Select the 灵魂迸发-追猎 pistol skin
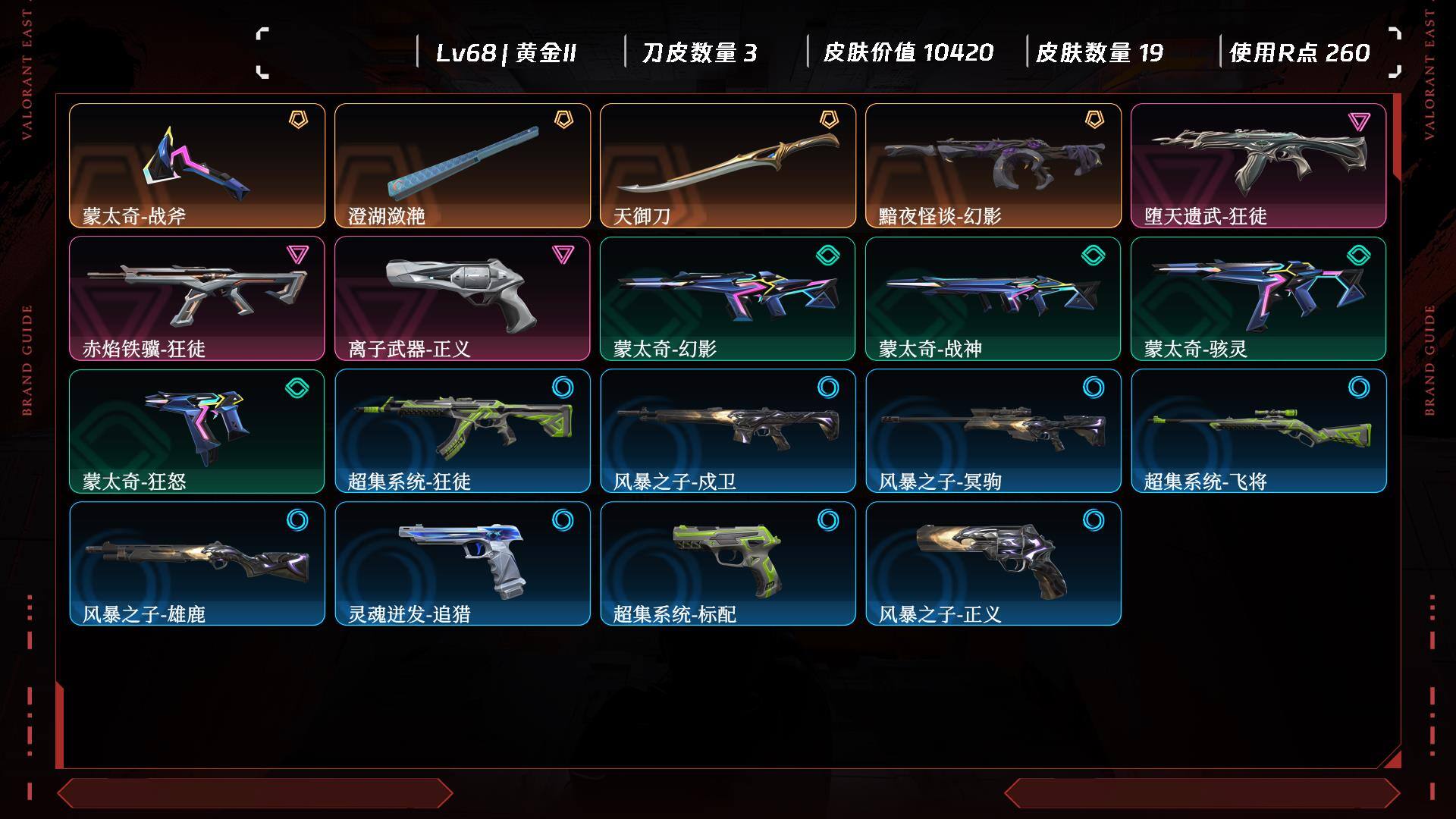Image resolution: width=1456 pixels, height=819 pixels. coord(463,563)
